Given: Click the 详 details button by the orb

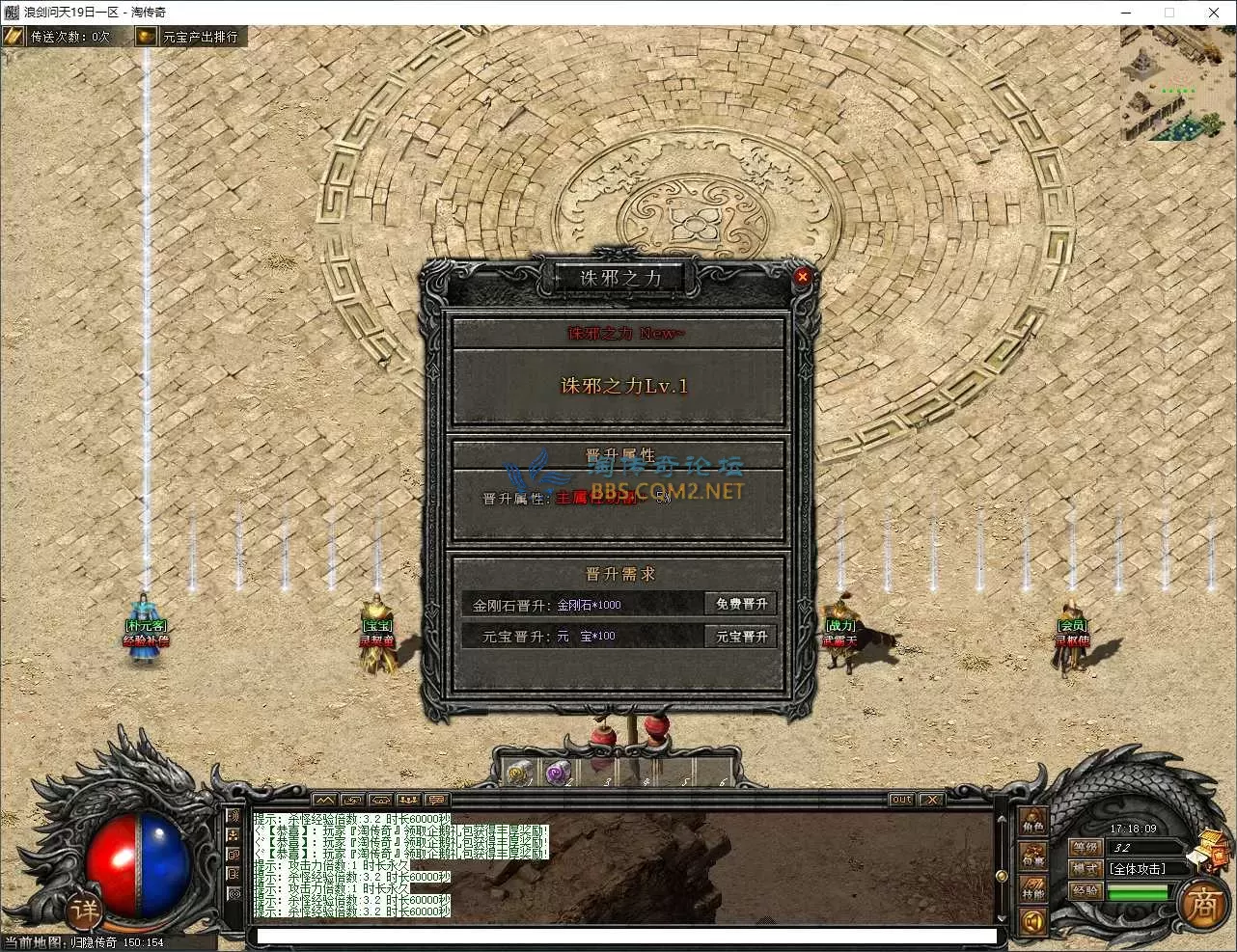Looking at the screenshot, I should [x=85, y=910].
